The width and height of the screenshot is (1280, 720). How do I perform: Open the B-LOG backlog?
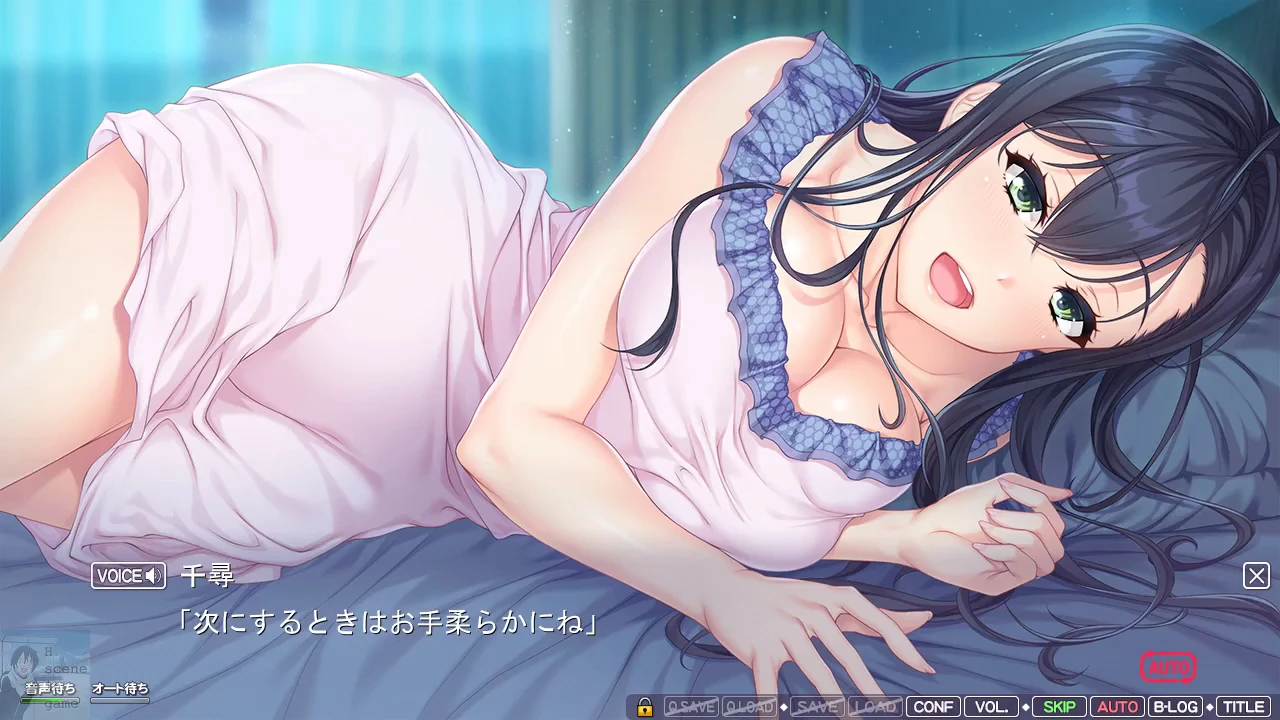[x=1175, y=707]
